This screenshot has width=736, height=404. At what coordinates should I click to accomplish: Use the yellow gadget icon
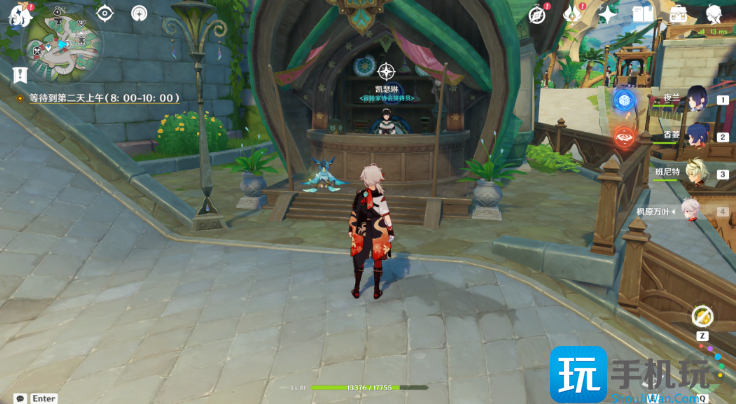703,316
